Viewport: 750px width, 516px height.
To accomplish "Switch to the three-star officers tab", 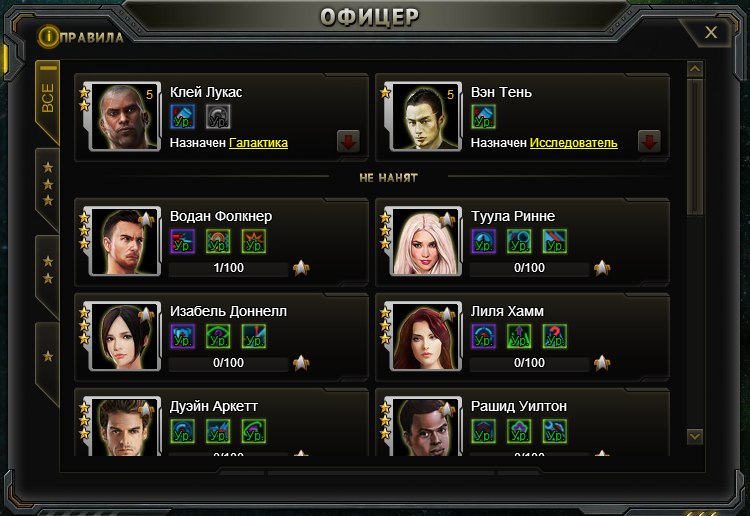I will pyautogui.click(x=47, y=184).
